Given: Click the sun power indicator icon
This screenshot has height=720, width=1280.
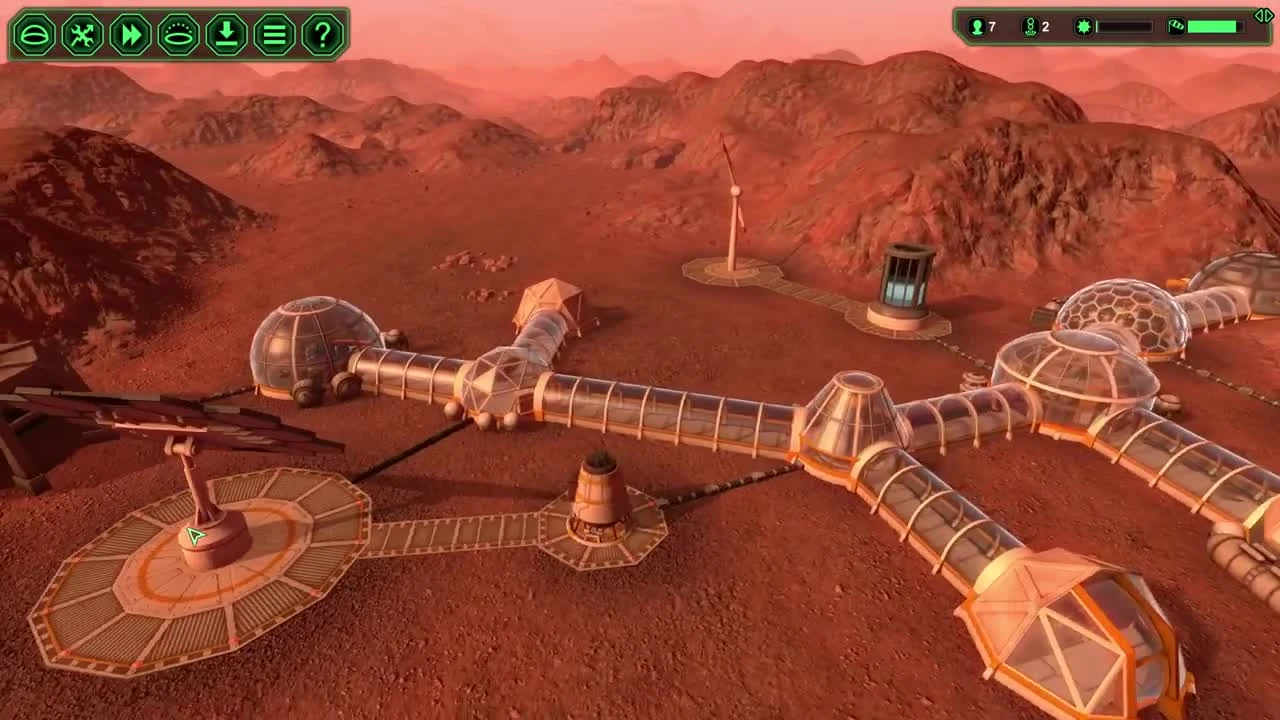Looking at the screenshot, I should pyautogui.click(x=1085, y=27).
